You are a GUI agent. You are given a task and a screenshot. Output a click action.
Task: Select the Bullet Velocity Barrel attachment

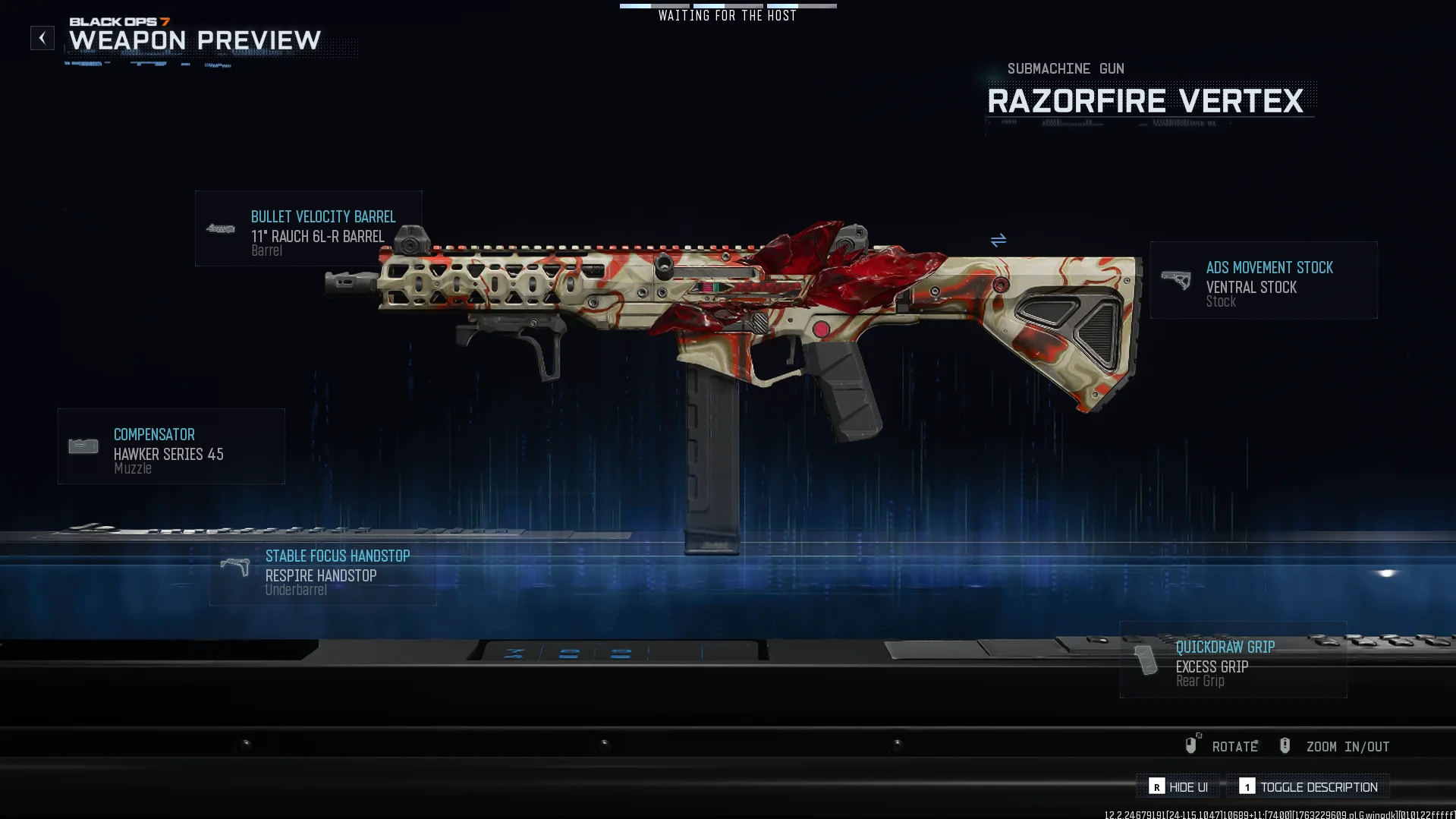308,228
